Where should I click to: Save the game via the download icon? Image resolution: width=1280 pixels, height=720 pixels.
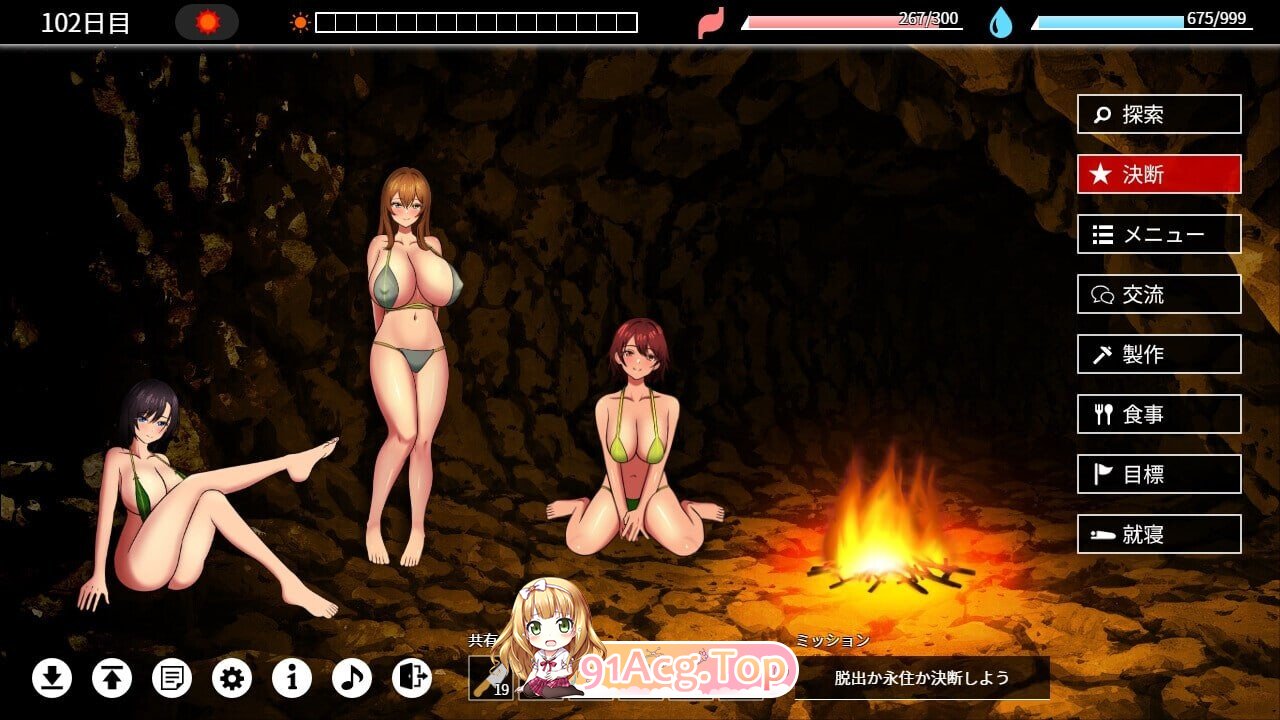point(52,678)
